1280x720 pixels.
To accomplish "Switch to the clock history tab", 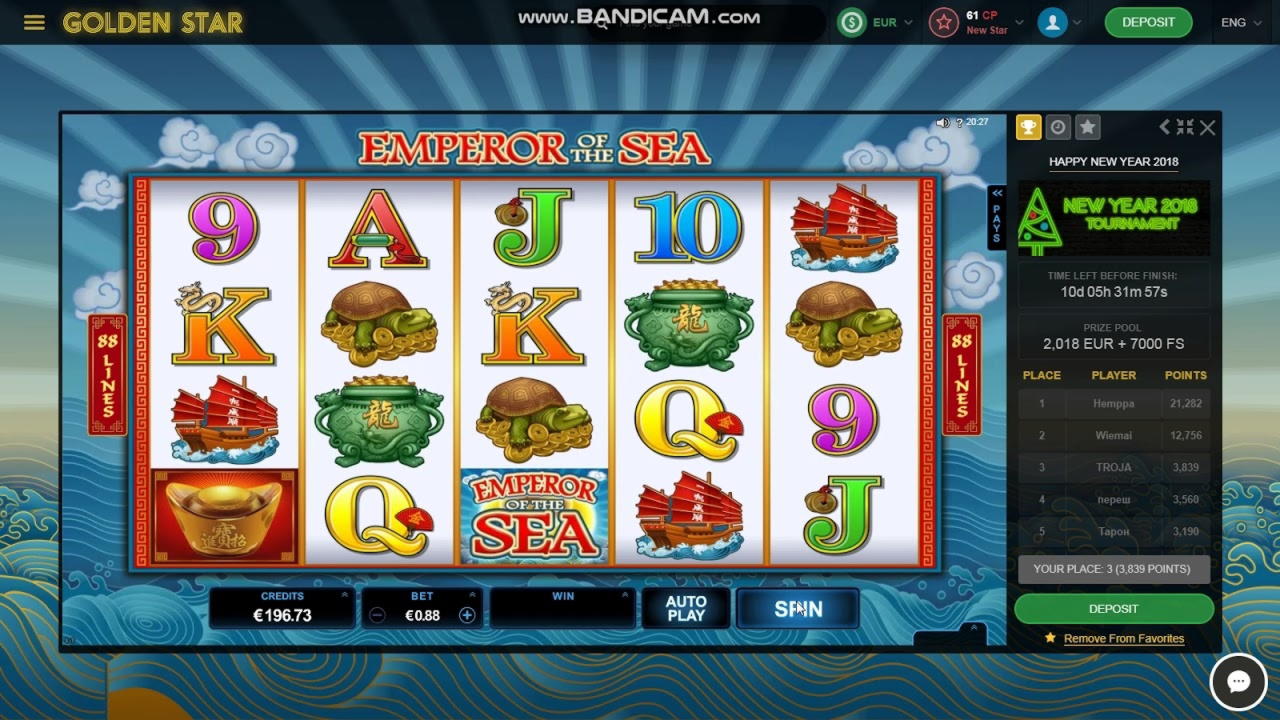I will coord(1058,127).
